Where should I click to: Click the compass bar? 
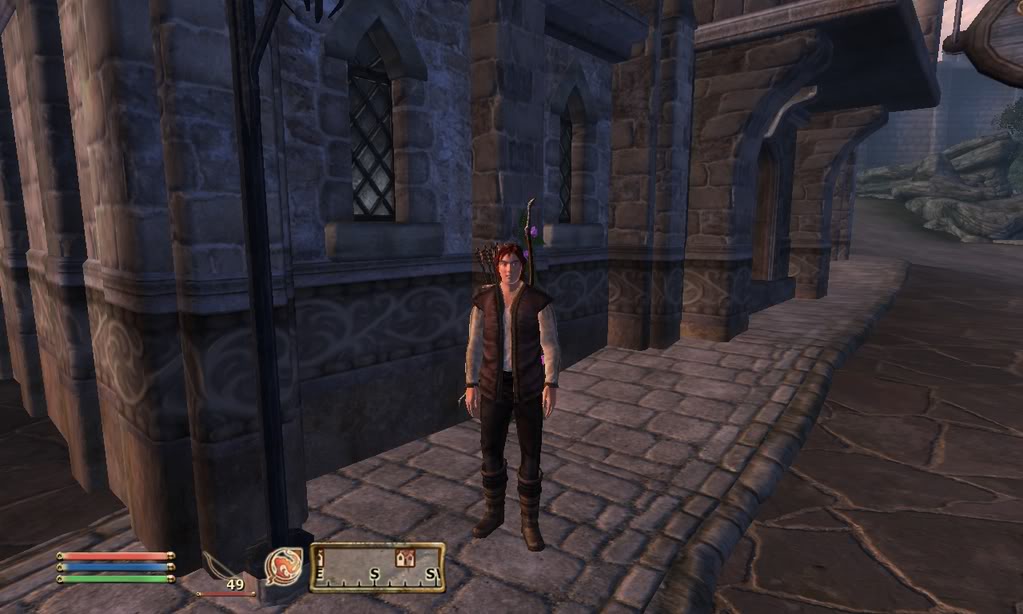[377, 568]
